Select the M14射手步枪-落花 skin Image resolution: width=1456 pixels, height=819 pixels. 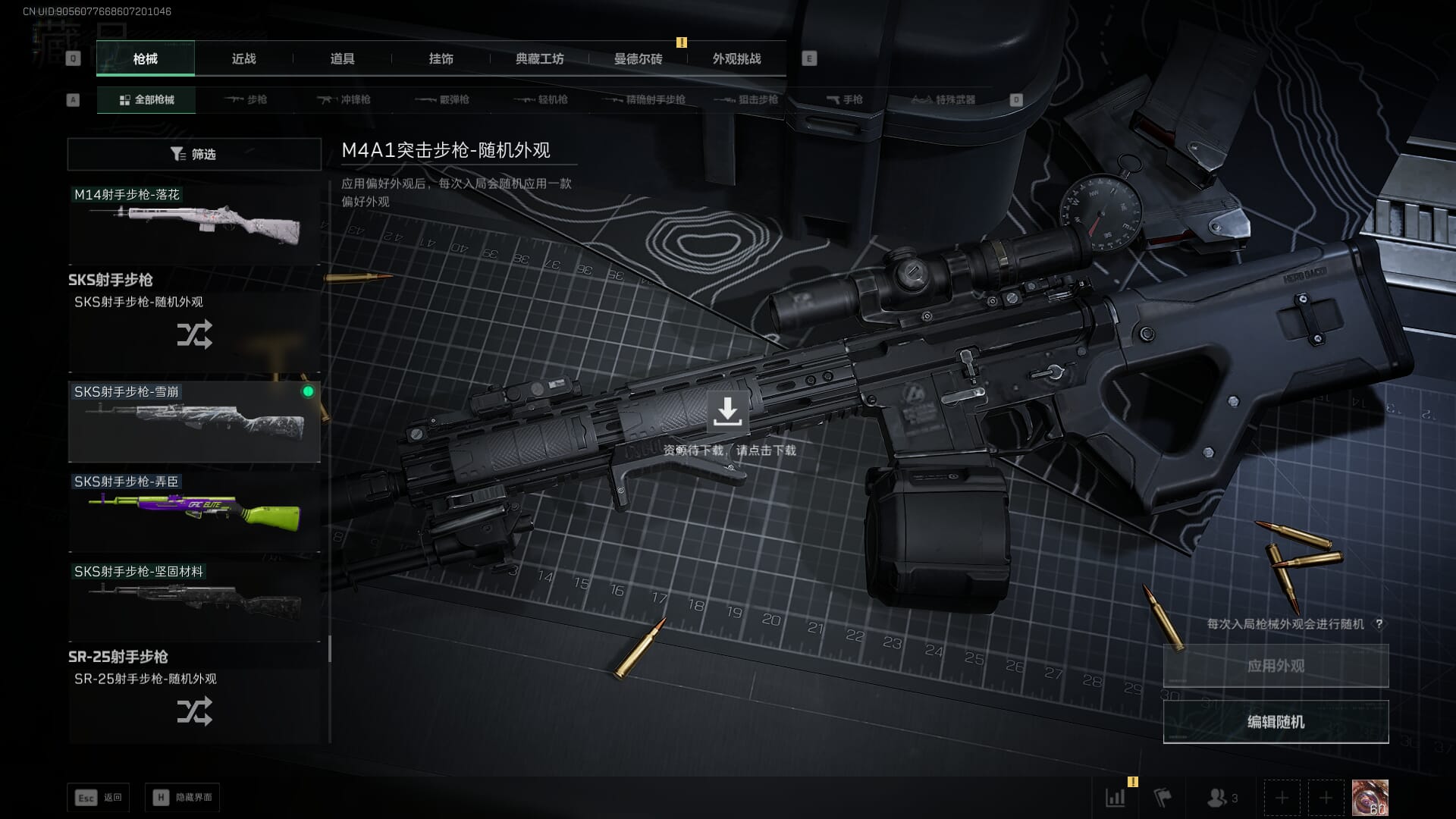194,224
